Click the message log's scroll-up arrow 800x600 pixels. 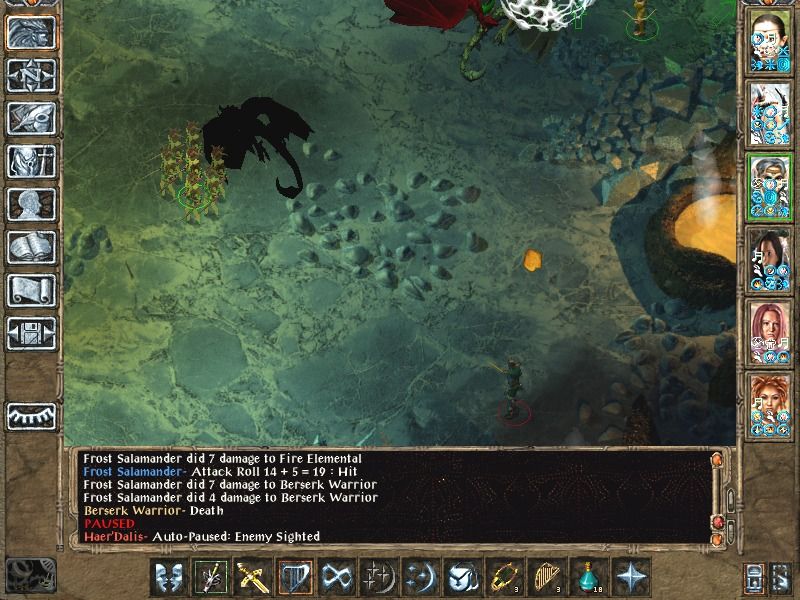click(716, 459)
